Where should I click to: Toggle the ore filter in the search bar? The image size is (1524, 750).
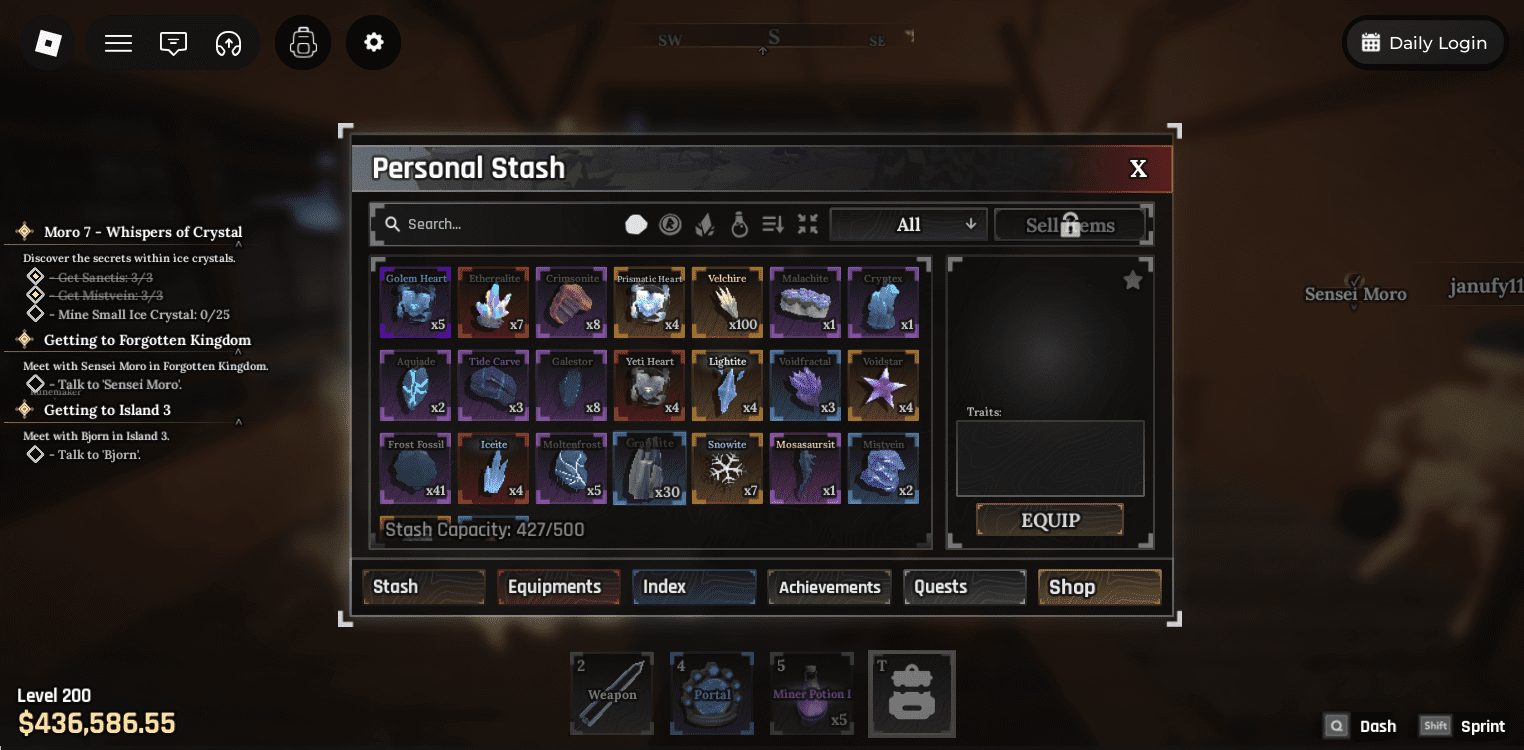click(636, 224)
